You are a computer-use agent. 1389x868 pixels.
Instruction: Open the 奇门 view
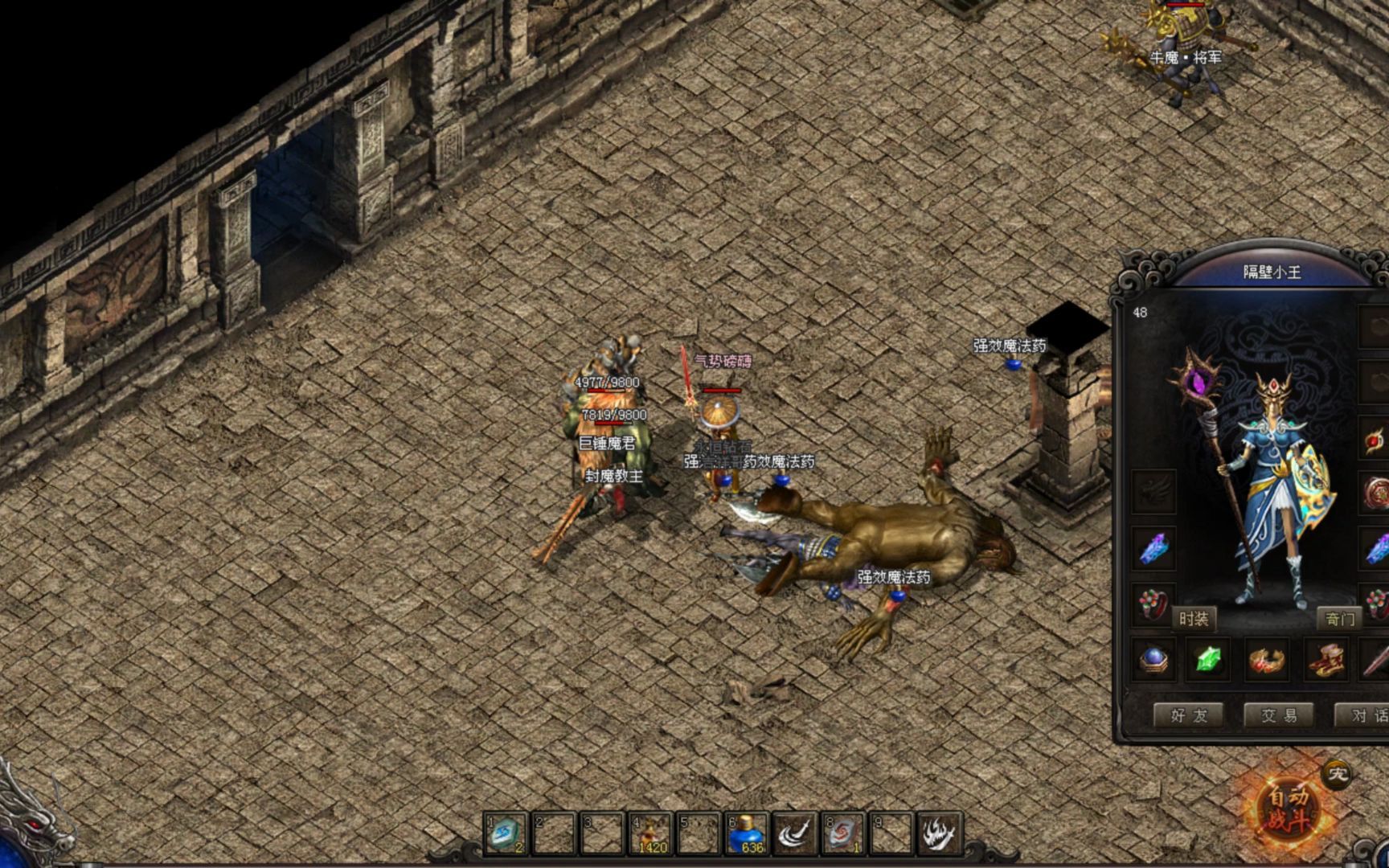pos(1340,618)
